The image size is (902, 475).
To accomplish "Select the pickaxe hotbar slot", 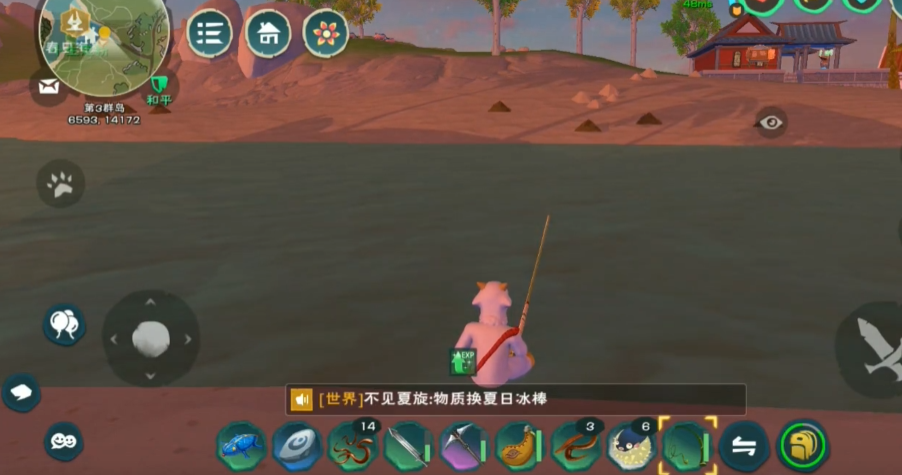I will (x=464, y=445).
